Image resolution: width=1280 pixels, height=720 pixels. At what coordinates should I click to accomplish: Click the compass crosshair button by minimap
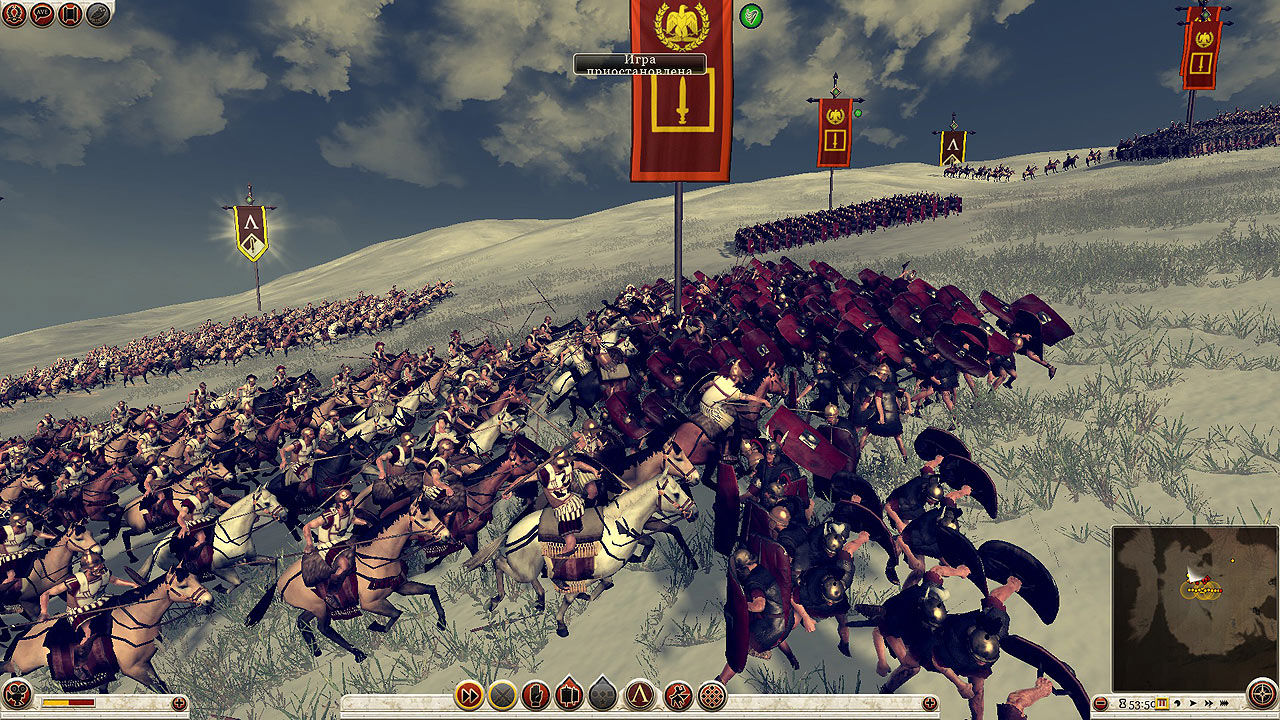coord(1262,693)
